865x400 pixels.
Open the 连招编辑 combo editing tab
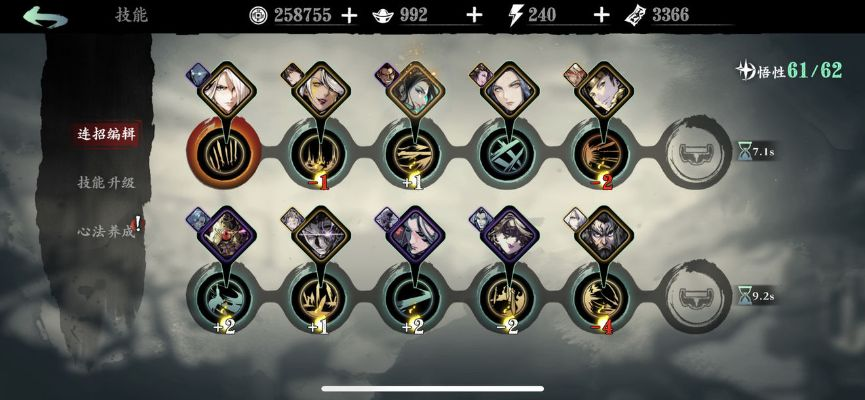[107, 133]
